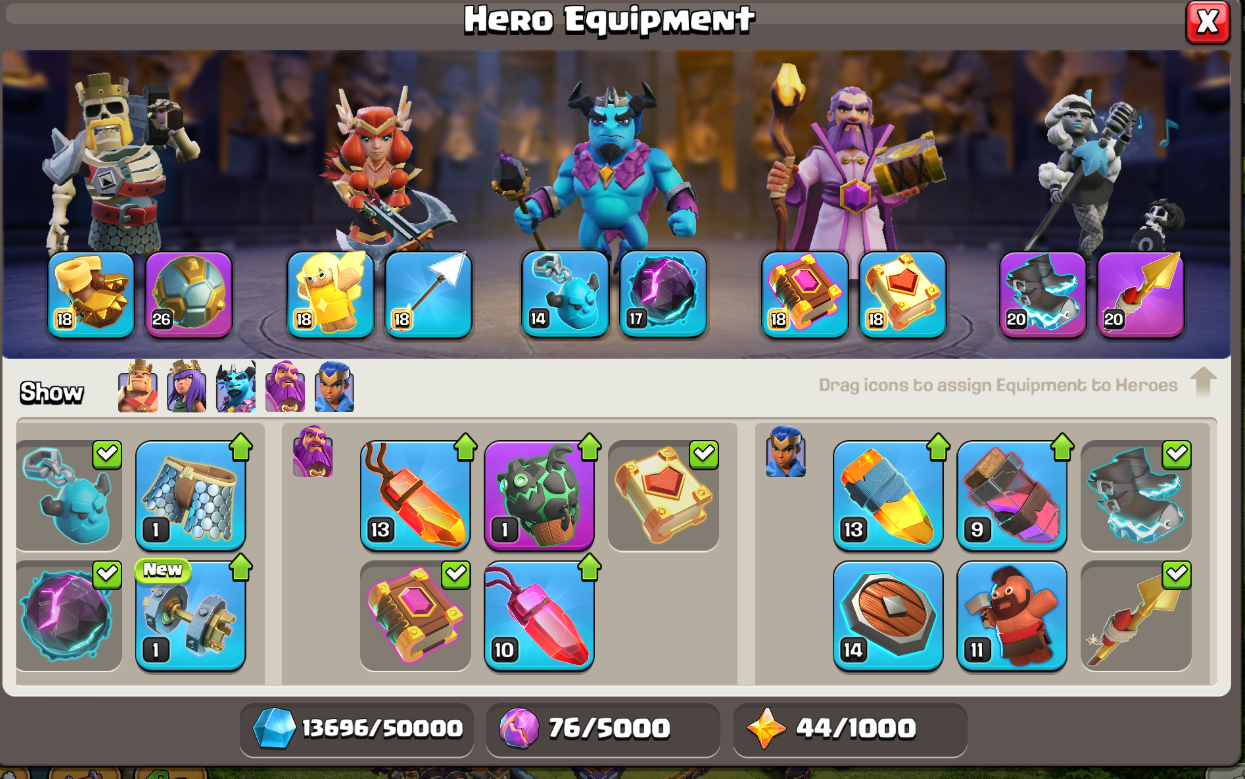Choose the equipped level 18 arrow slot

coord(428,294)
